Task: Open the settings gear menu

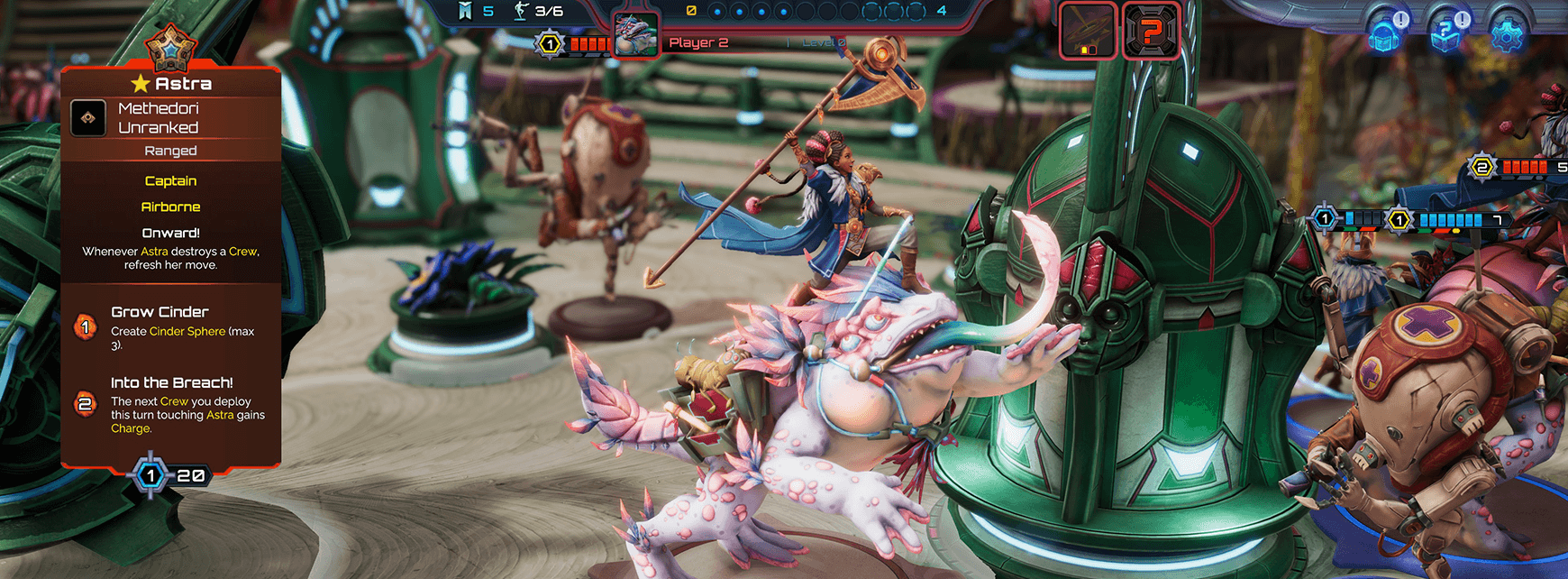Action: 1507,35
